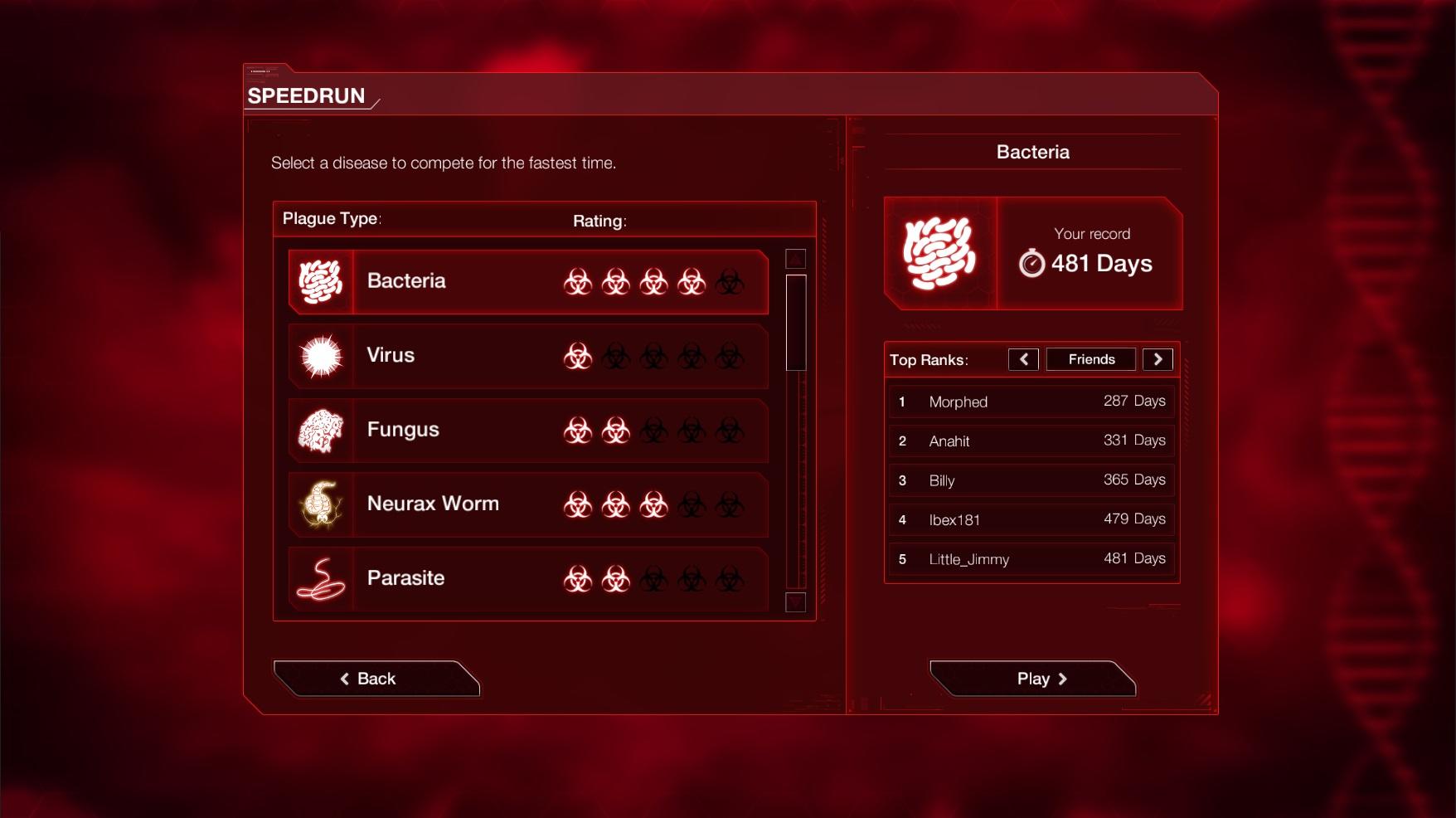
Task: Click the left arrow beside Friends
Action: coord(1024,358)
